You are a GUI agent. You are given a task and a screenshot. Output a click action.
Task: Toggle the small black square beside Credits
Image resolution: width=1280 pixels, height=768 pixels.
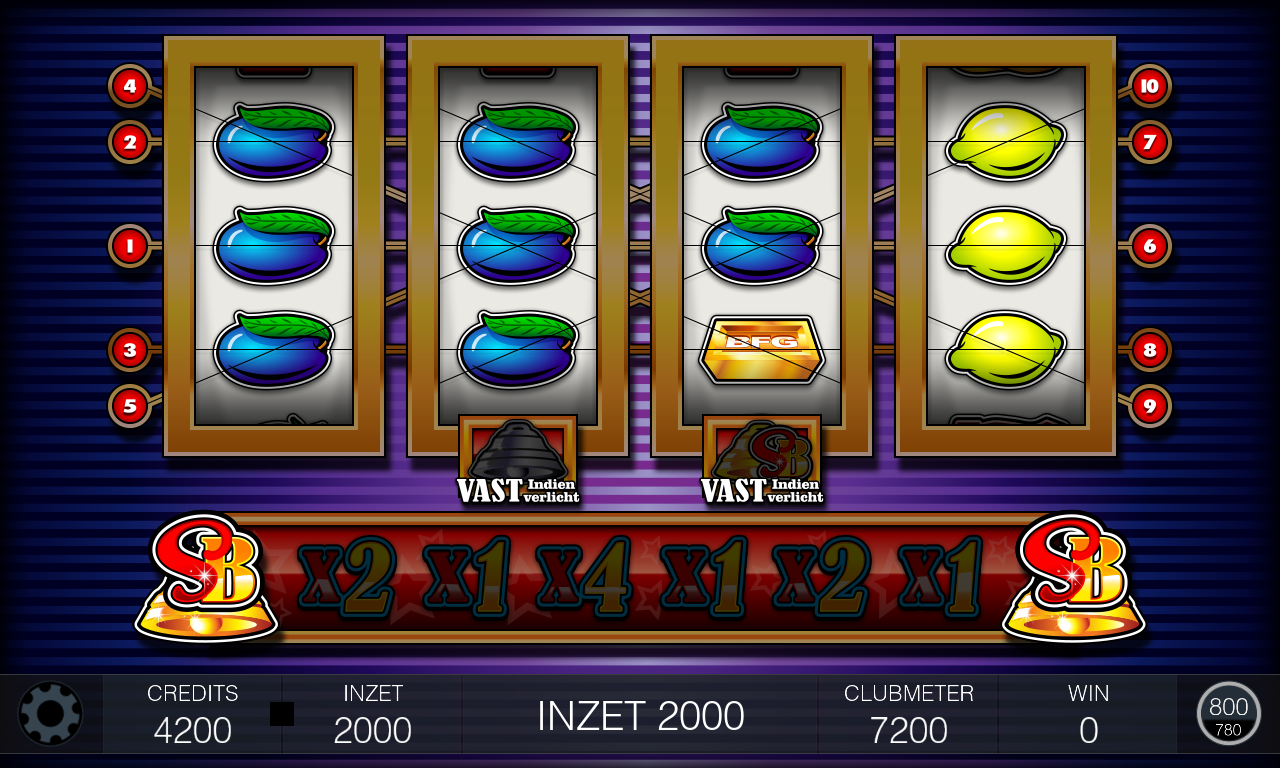[x=282, y=714]
